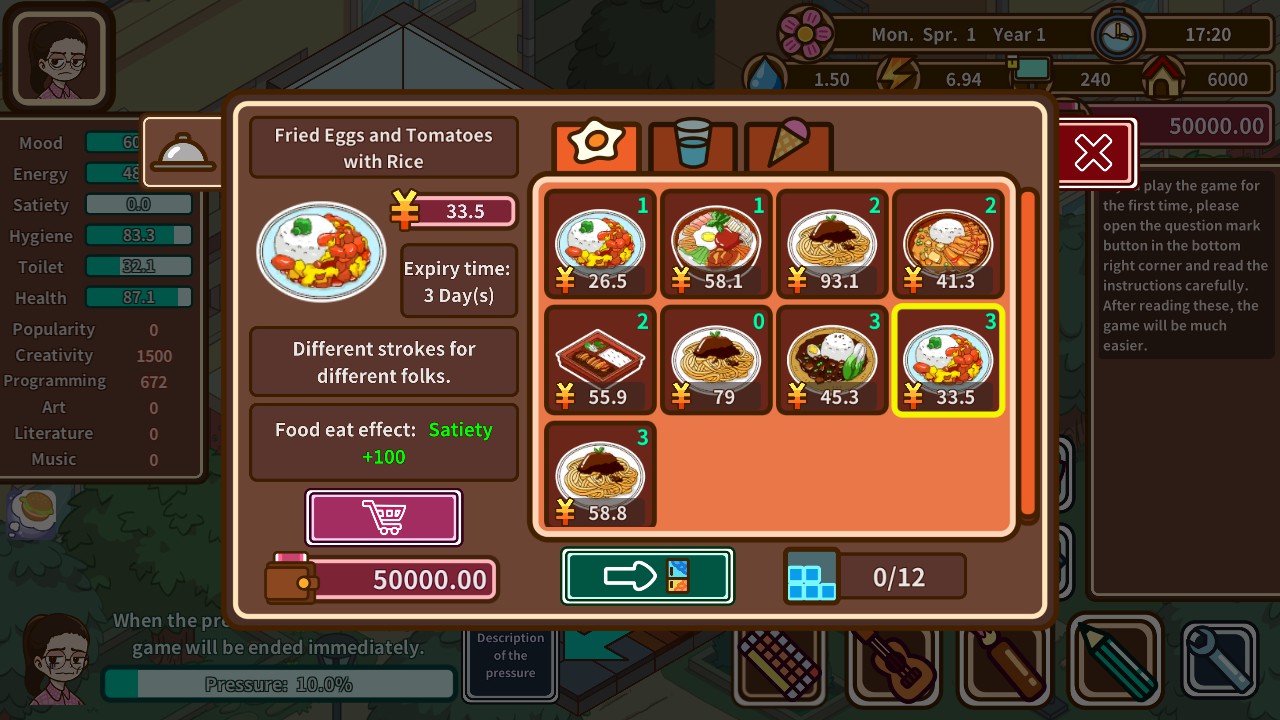Click the green arrow transfer-to-storage button

tap(648, 576)
